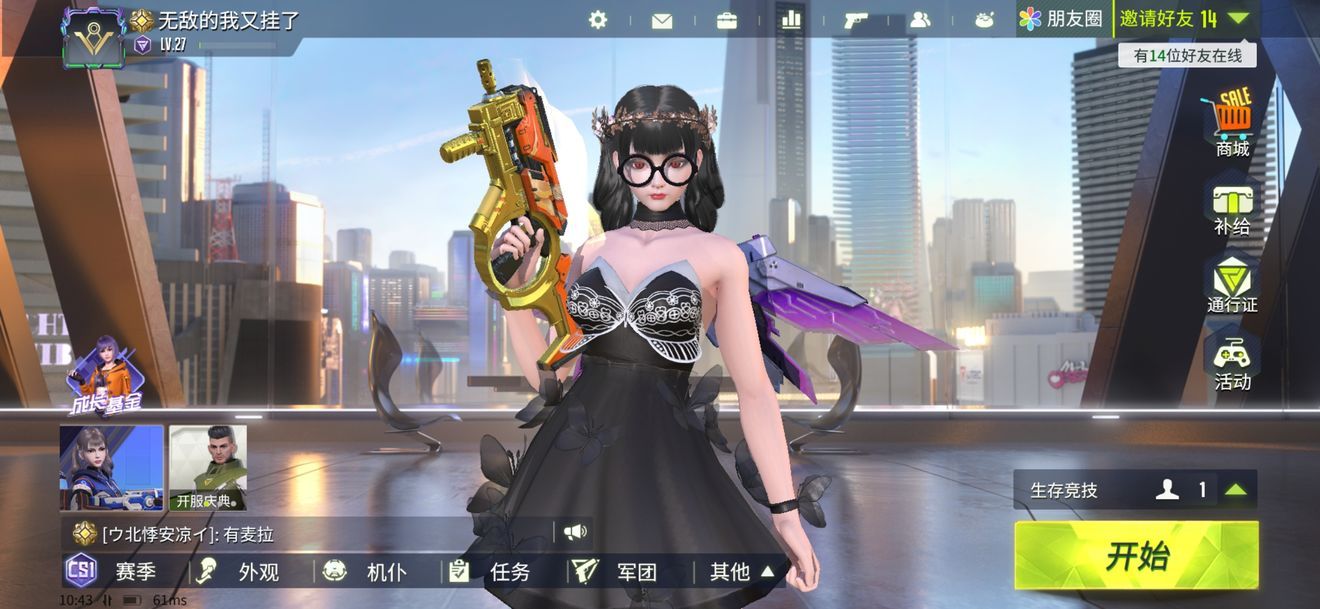This screenshot has width=1320, height=609.
Task: Open the settings gear icon
Action: (x=598, y=19)
